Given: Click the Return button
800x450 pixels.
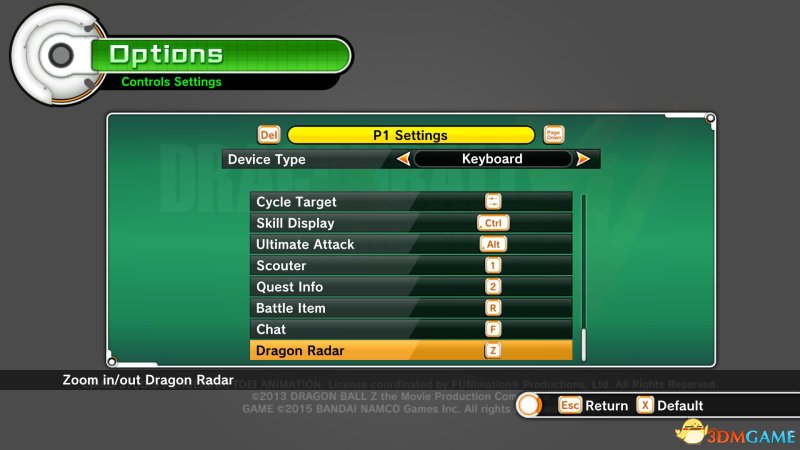Looking at the screenshot, I should 594,405.
